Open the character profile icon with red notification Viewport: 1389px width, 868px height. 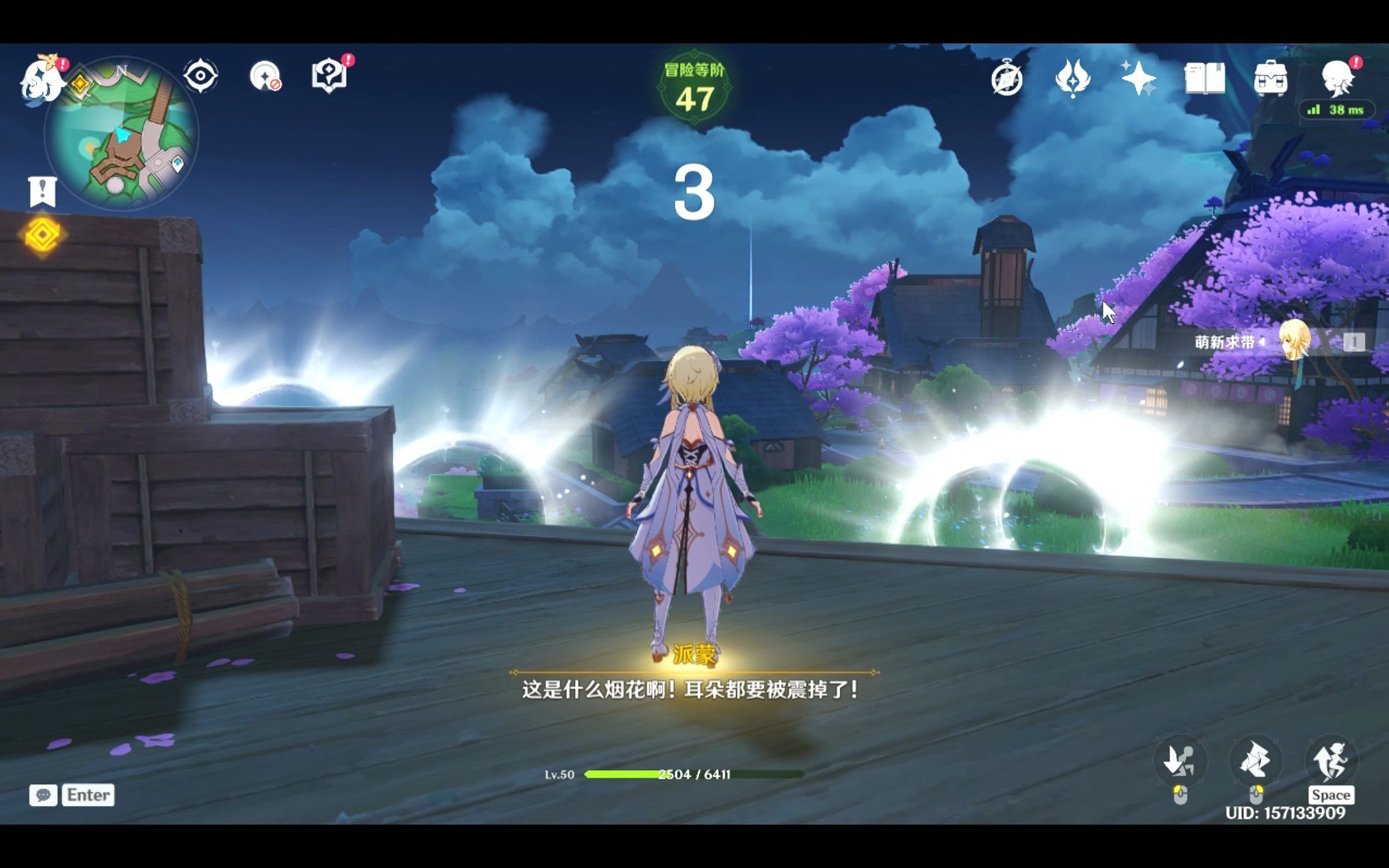tap(1338, 80)
